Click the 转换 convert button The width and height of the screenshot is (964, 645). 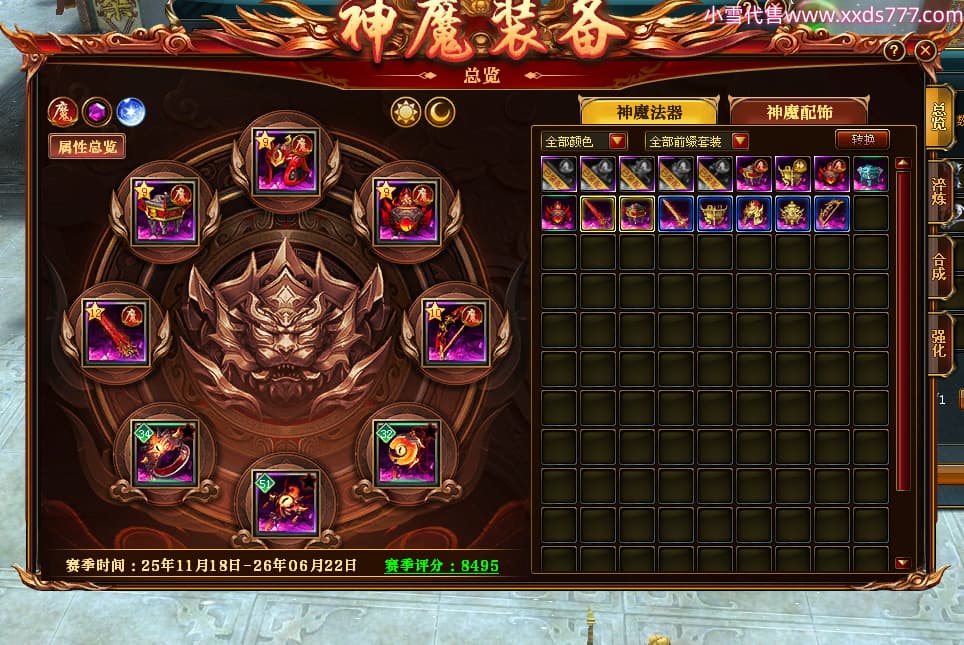tap(861, 140)
